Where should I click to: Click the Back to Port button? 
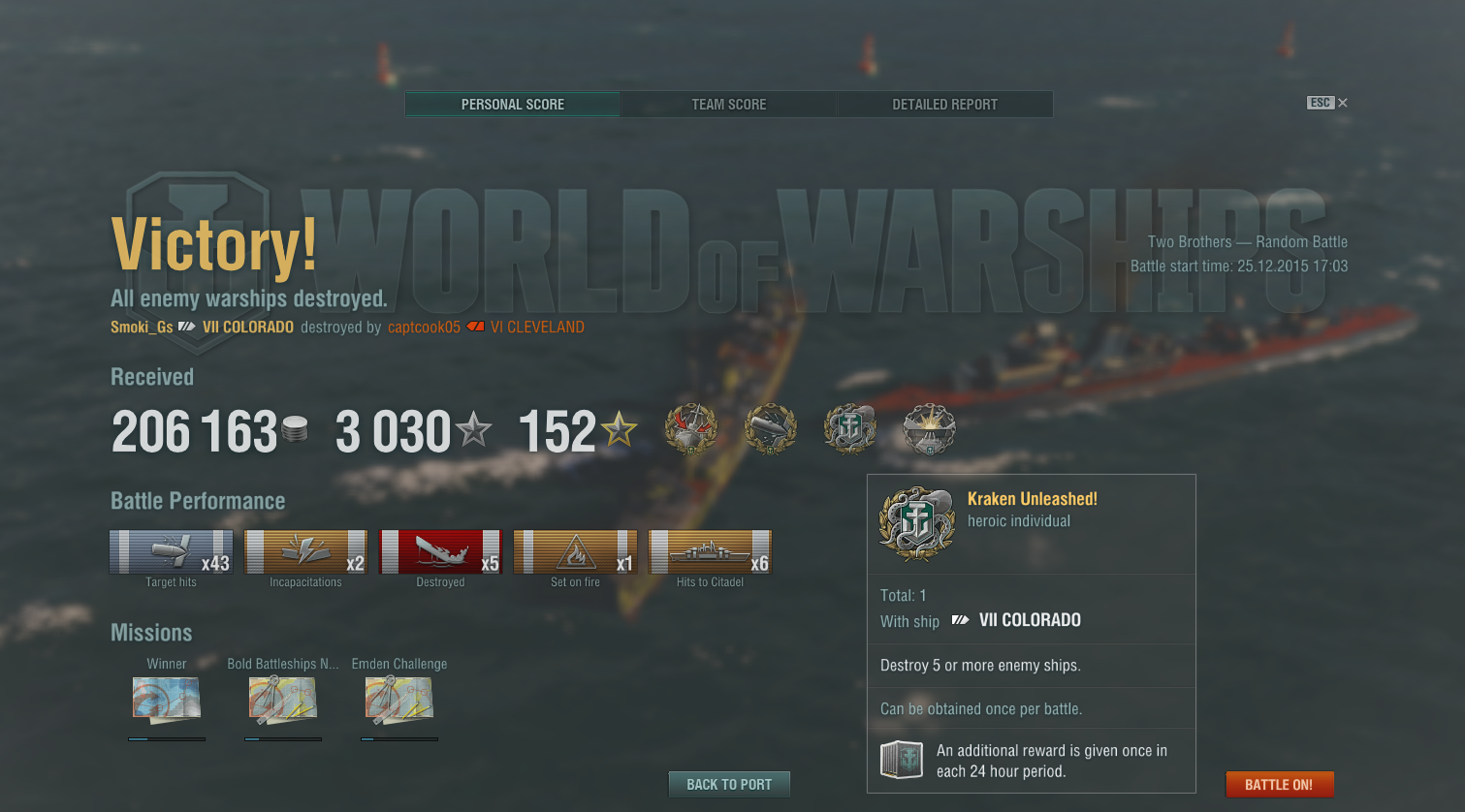coord(729,785)
